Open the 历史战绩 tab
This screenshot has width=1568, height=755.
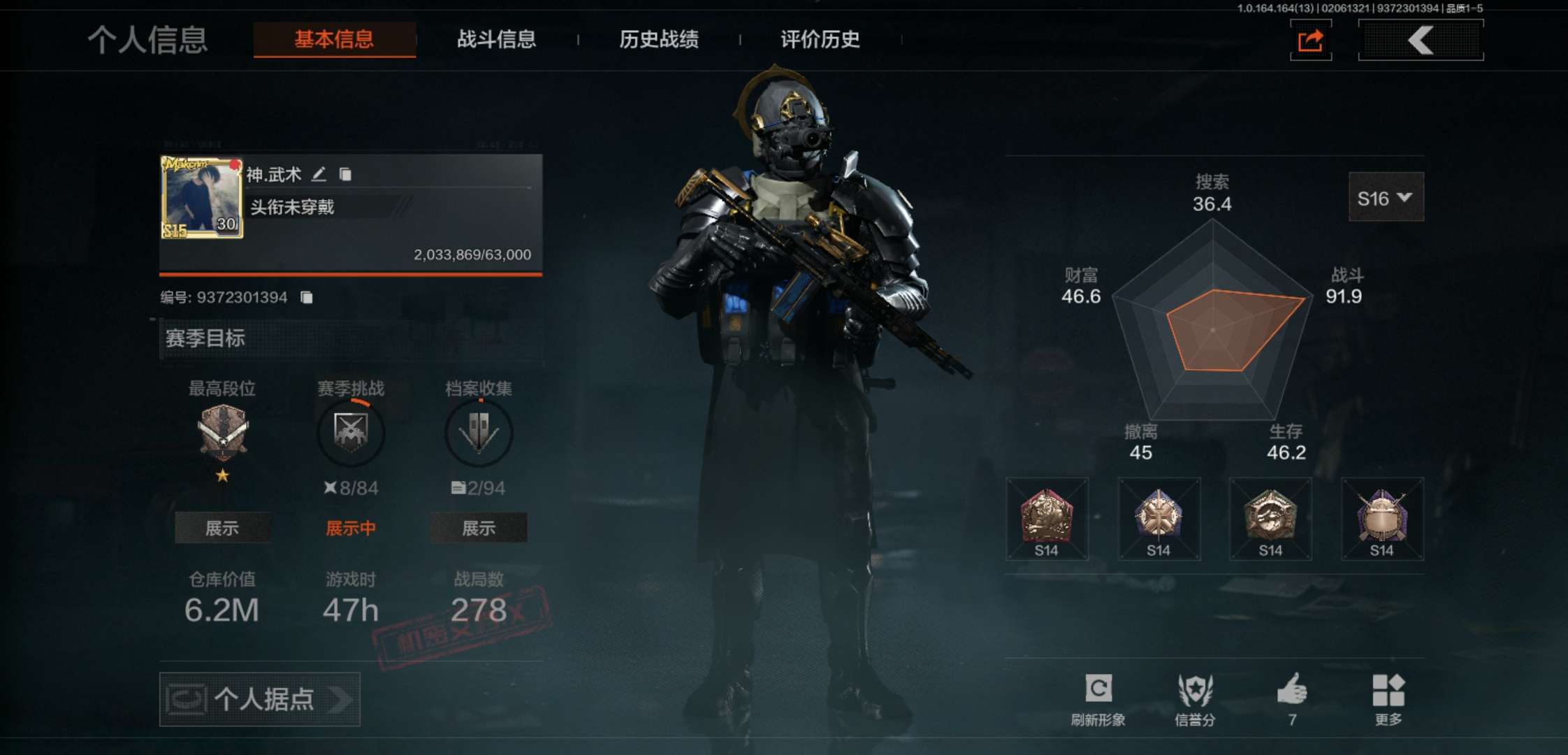(x=658, y=39)
